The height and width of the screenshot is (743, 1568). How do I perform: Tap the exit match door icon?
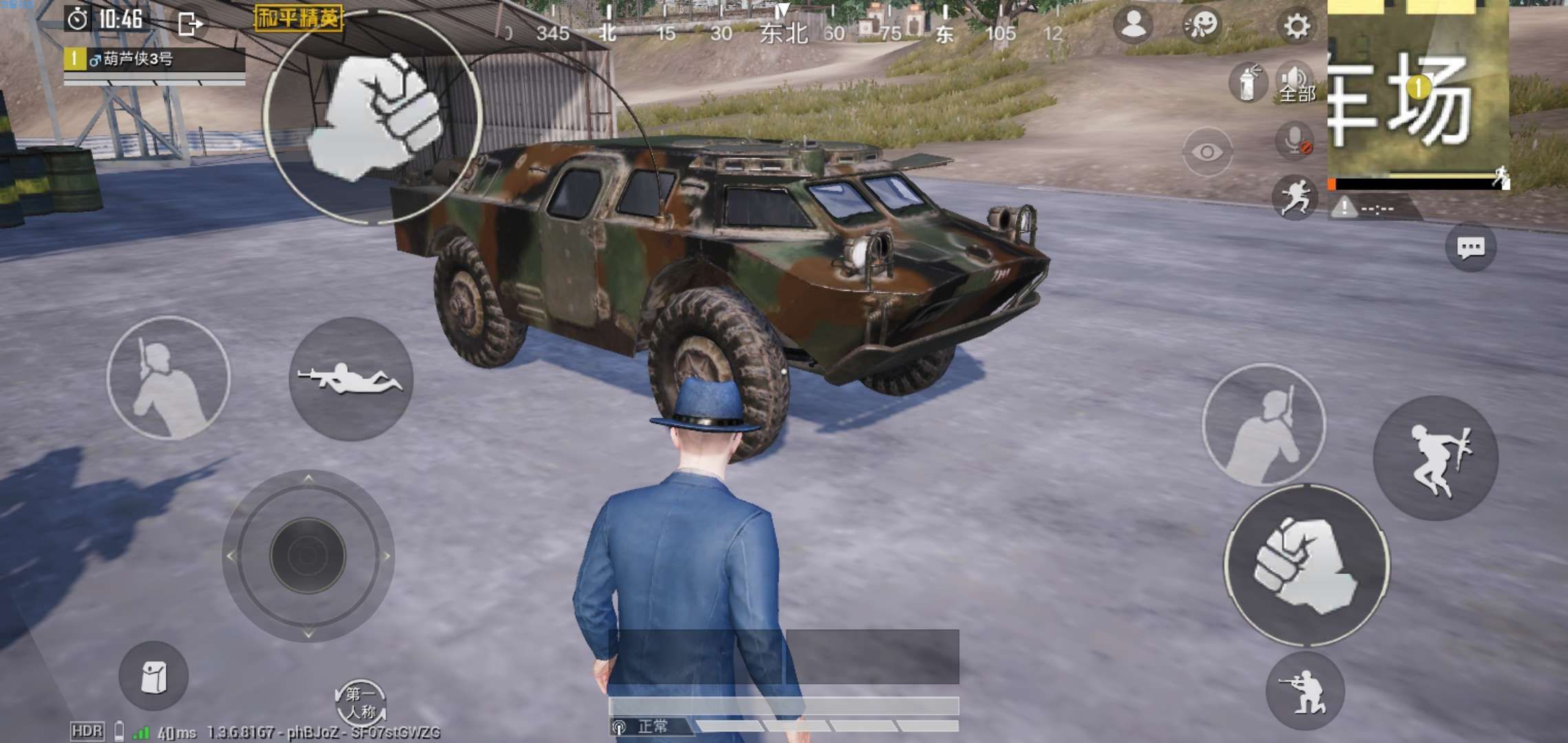coord(189,24)
